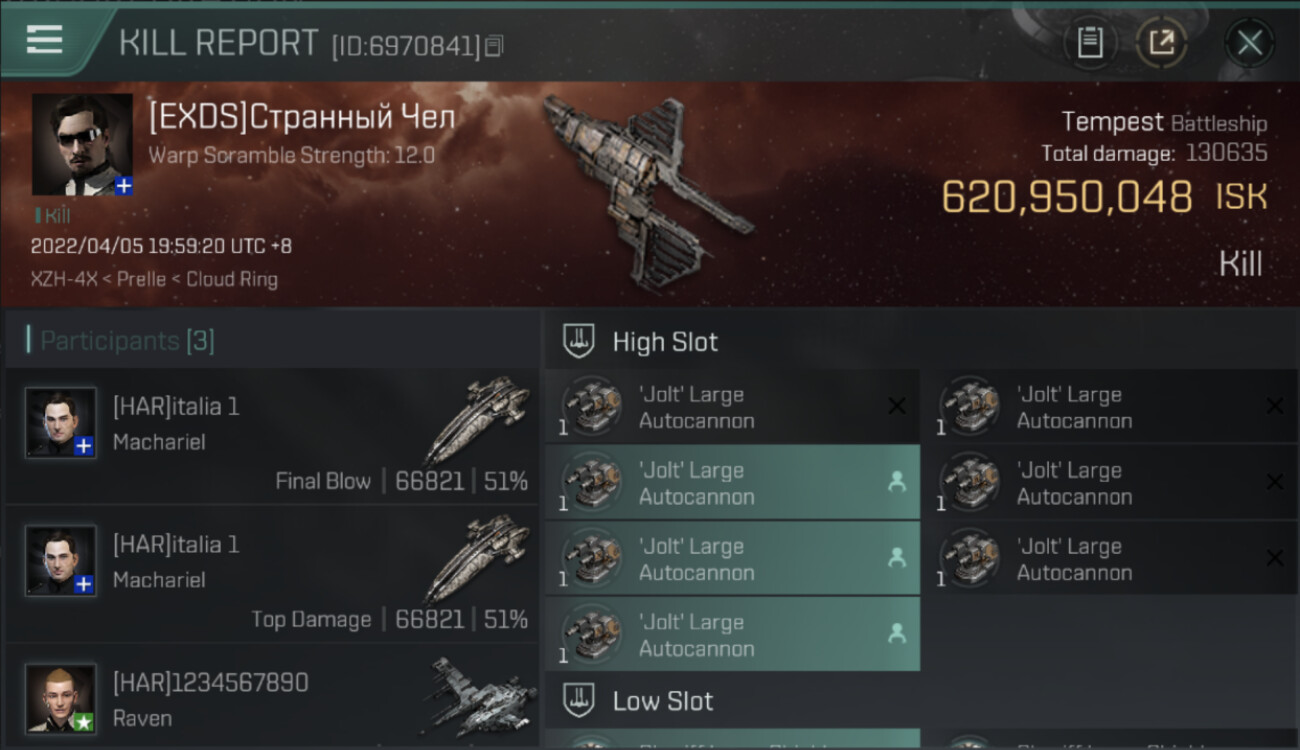Copy the kill report ID

point(495,46)
